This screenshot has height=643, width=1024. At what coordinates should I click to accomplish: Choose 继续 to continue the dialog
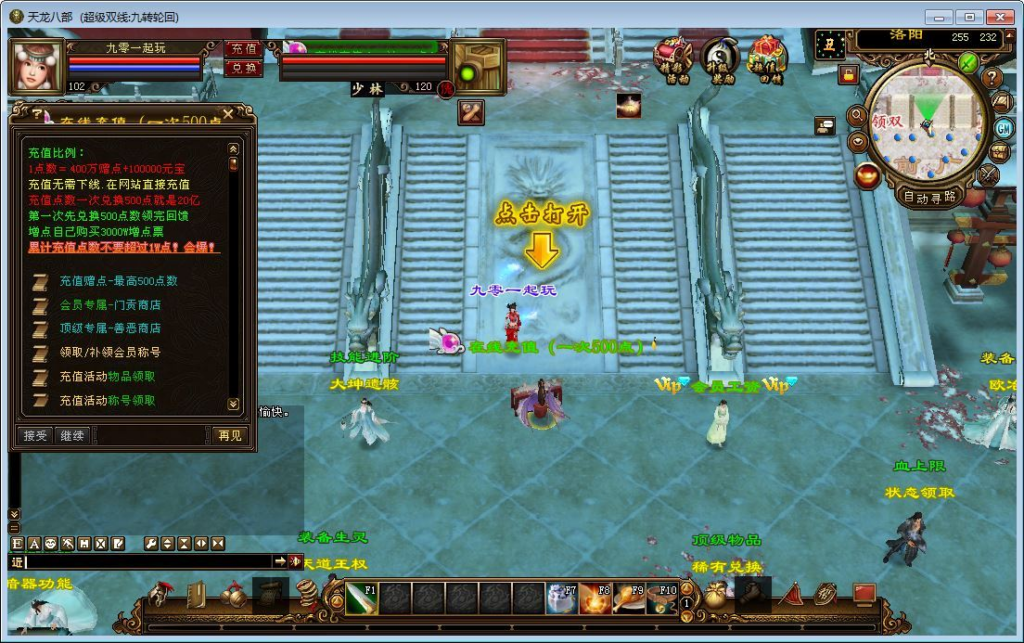(x=72, y=435)
